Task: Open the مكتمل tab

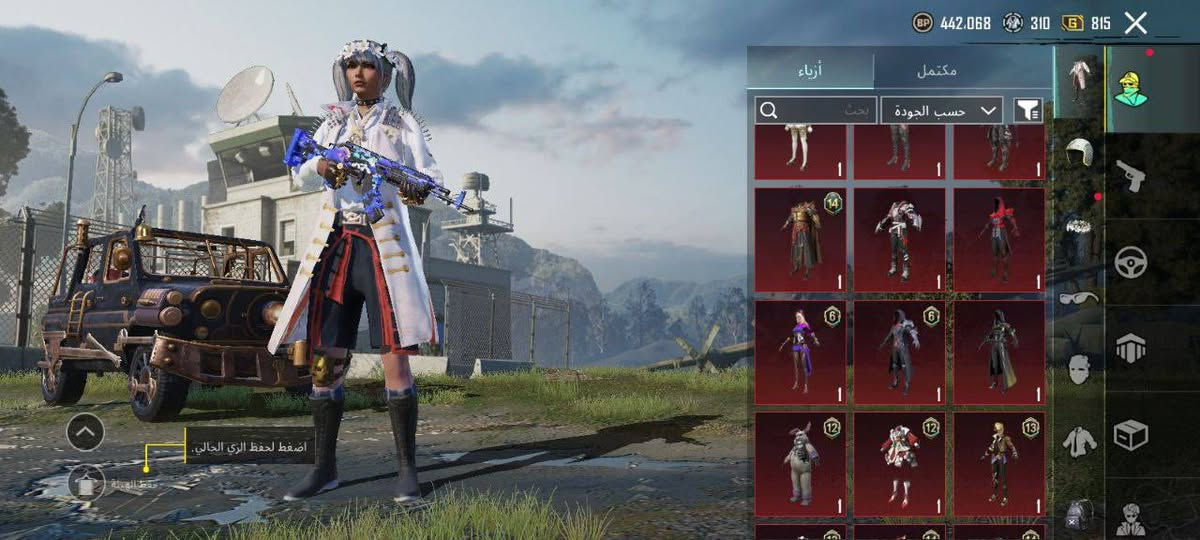Action: coord(937,71)
